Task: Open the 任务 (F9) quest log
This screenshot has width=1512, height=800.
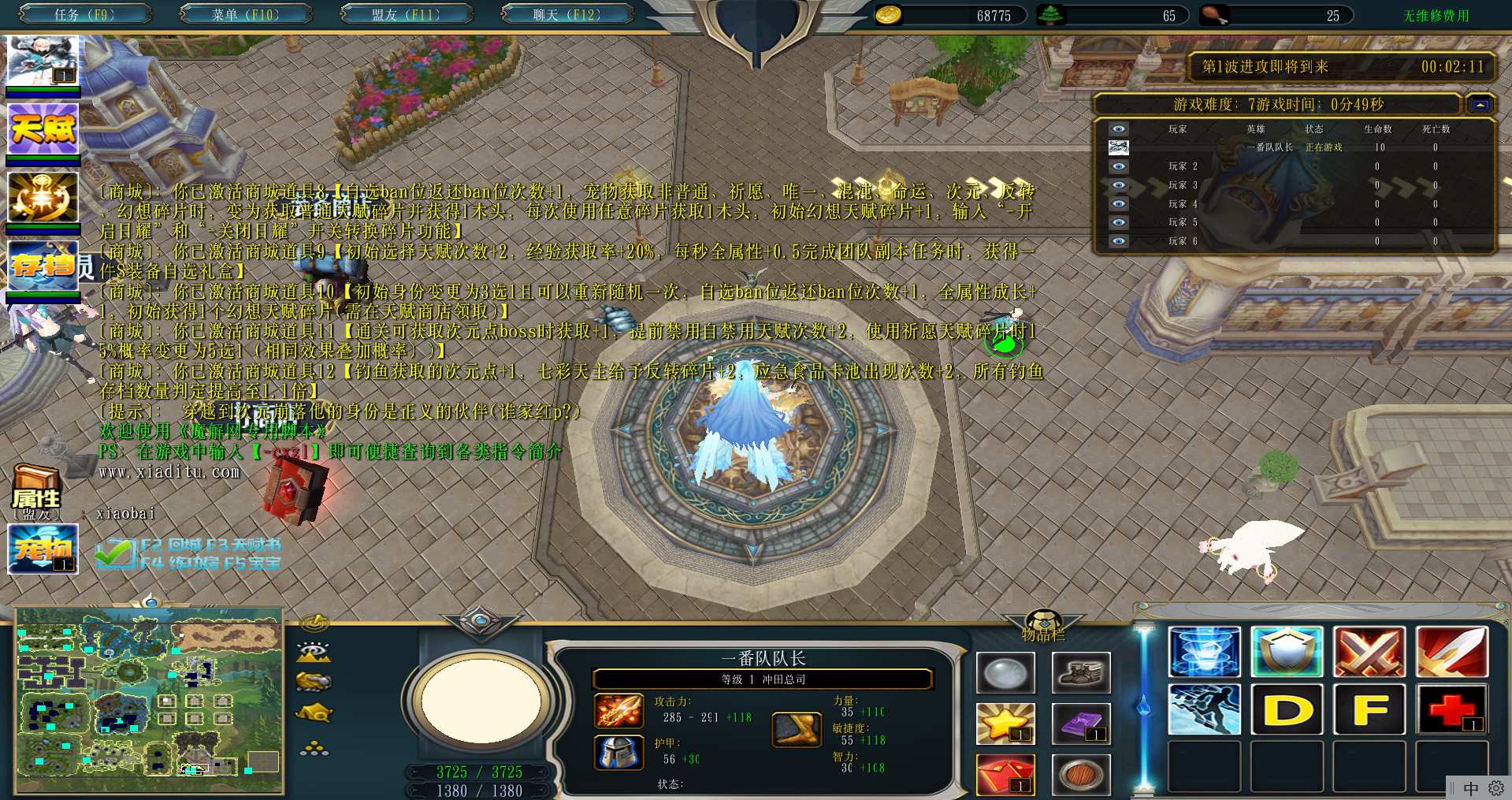Action: coord(84,14)
